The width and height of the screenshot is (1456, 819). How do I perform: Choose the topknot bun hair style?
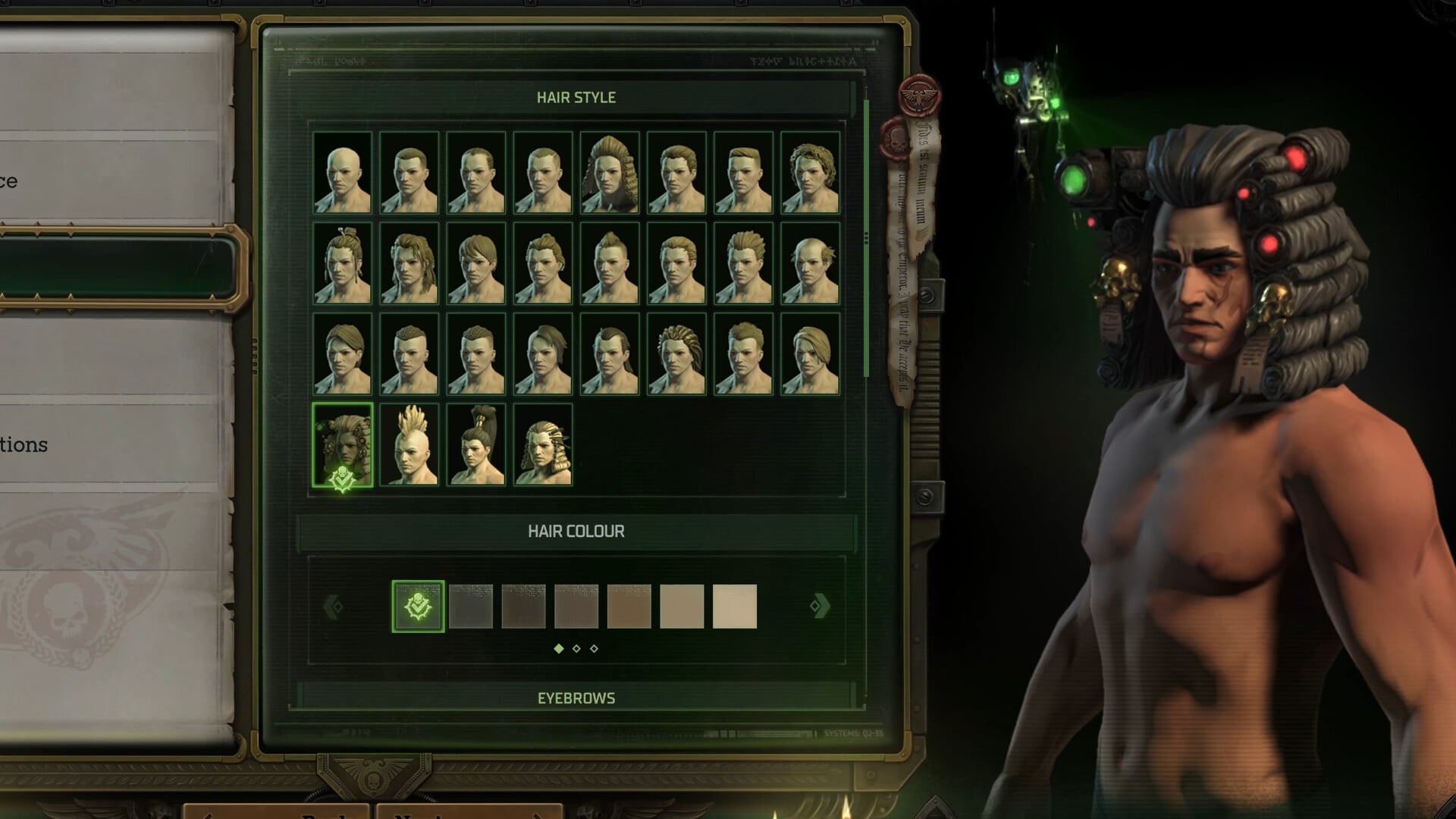click(x=476, y=444)
